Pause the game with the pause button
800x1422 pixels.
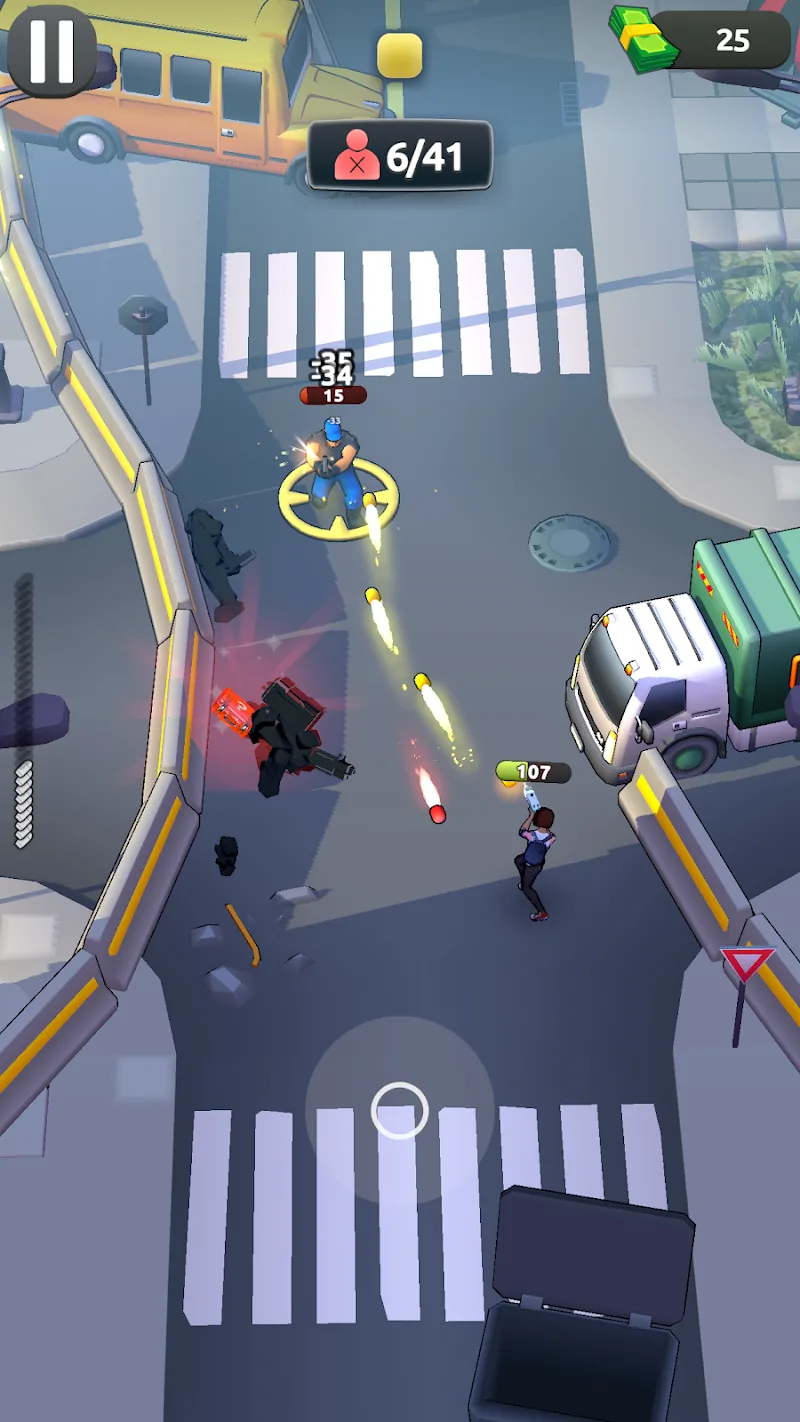(x=52, y=51)
